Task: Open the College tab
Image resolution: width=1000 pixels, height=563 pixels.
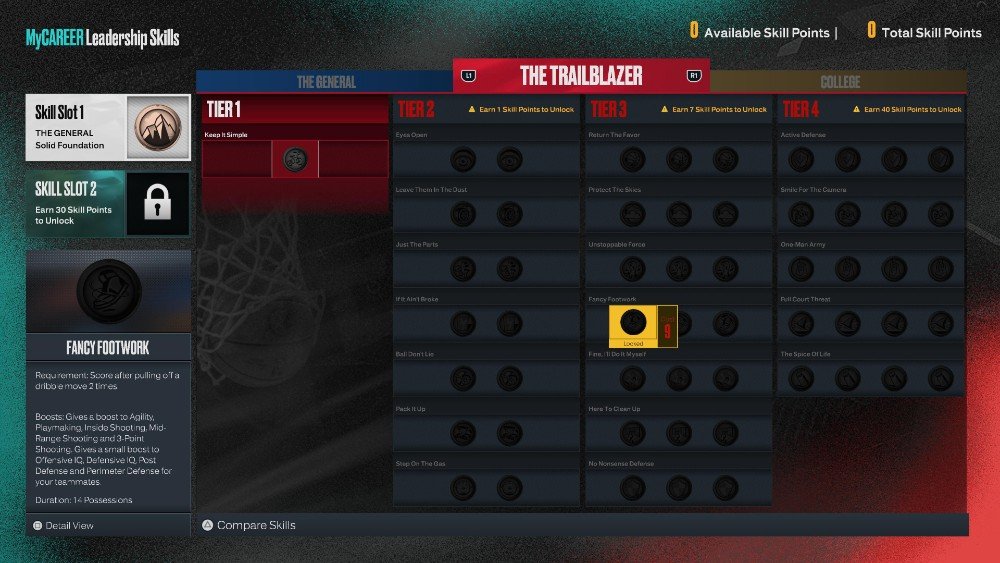Action: (x=837, y=81)
